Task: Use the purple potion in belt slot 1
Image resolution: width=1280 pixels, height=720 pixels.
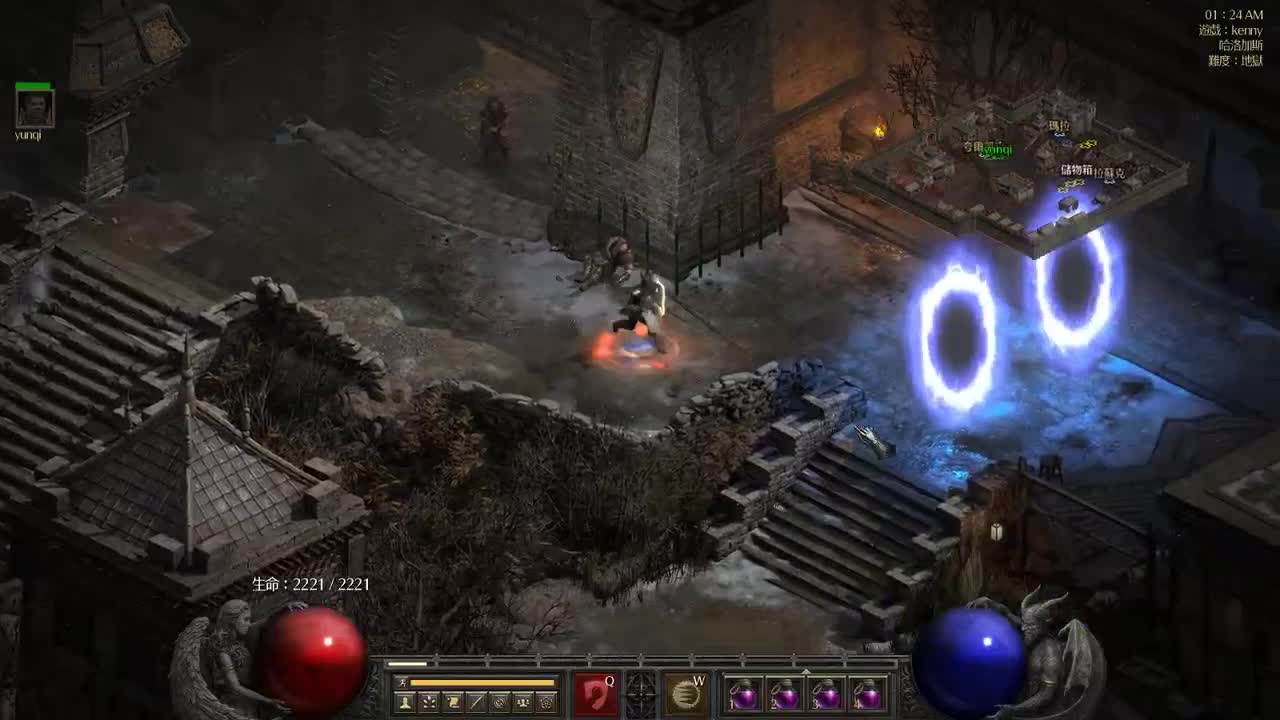Action: pyautogui.click(x=744, y=694)
